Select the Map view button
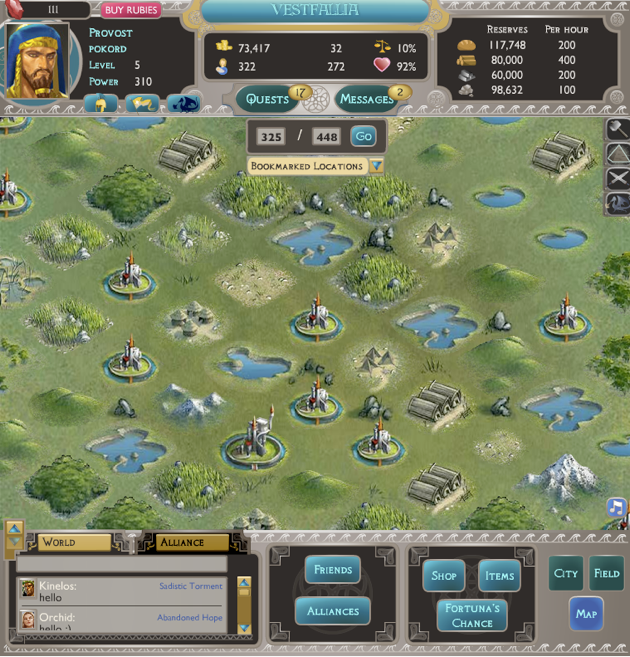The image size is (630, 657). pos(586,613)
